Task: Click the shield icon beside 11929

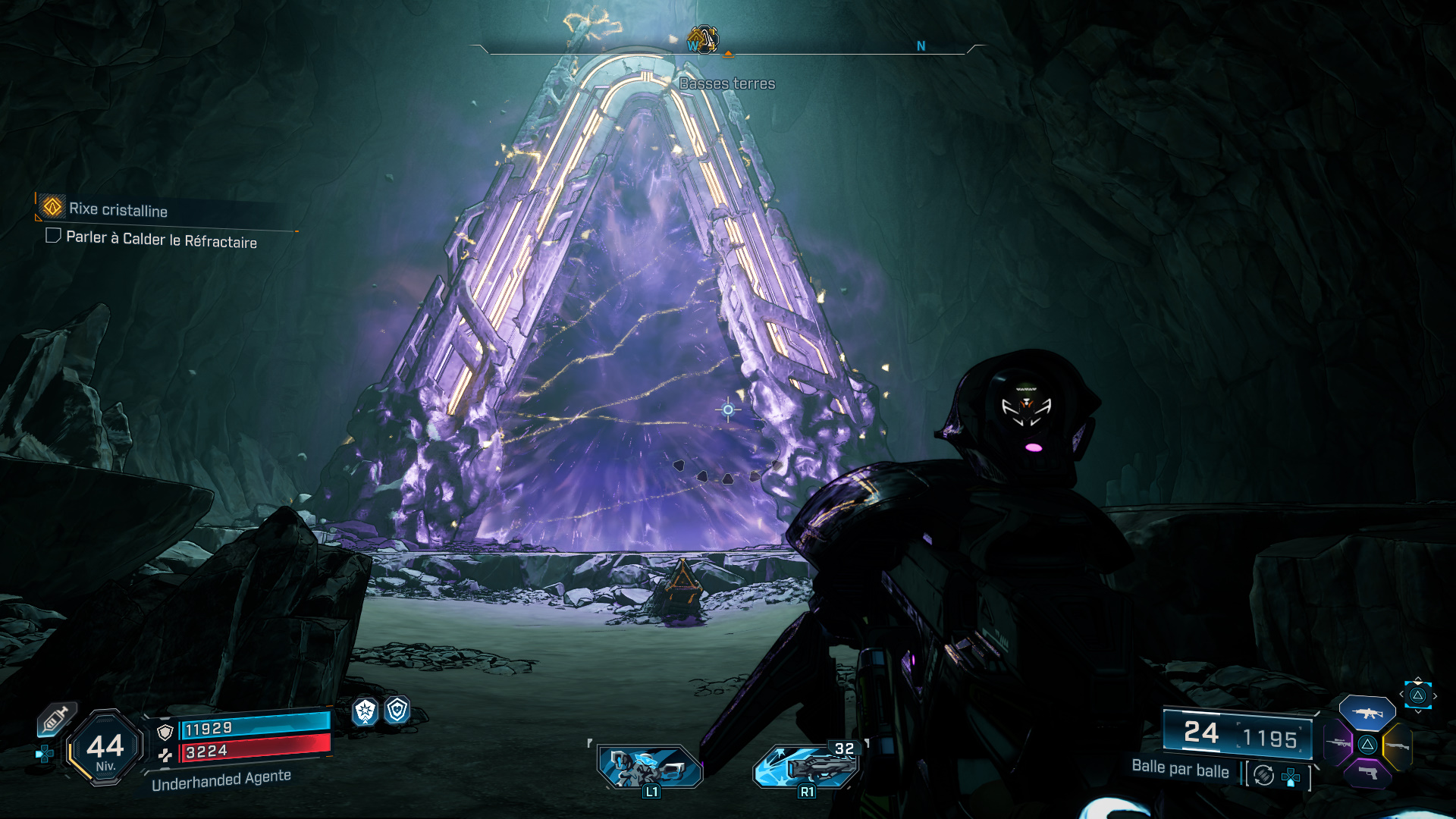Action: click(x=165, y=732)
